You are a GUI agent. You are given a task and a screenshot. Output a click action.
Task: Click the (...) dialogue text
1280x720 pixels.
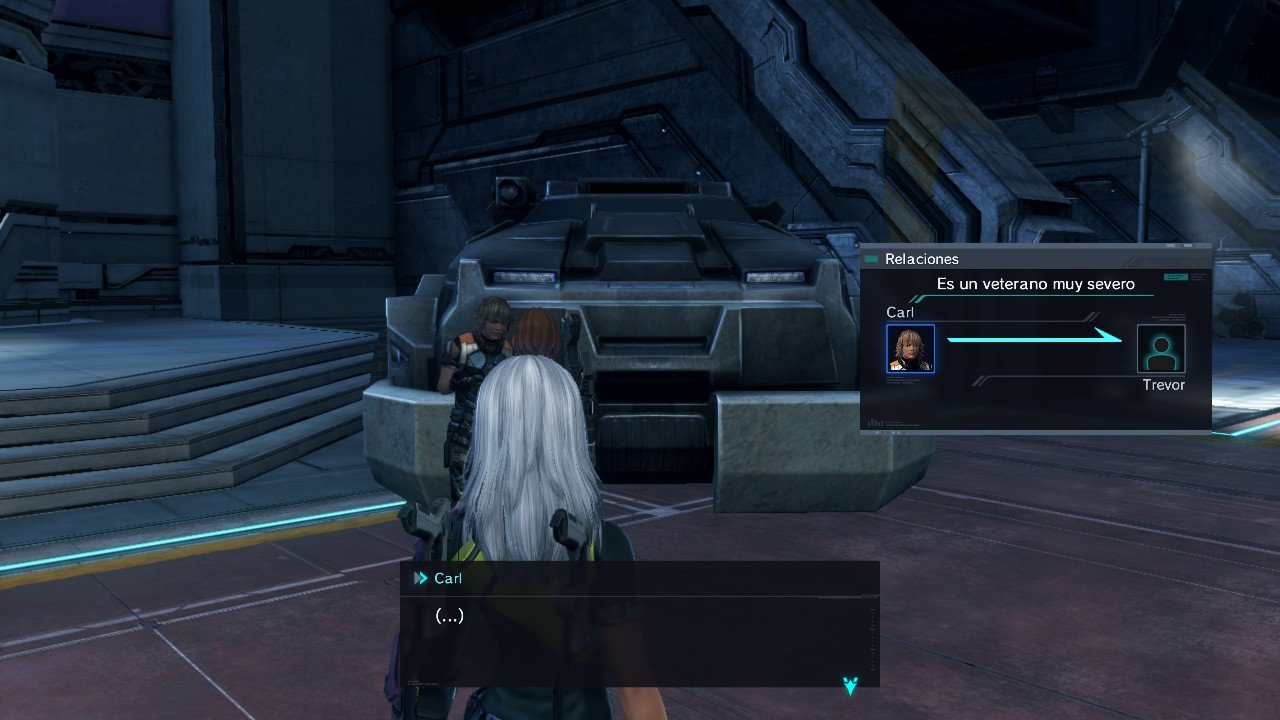click(x=449, y=616)
